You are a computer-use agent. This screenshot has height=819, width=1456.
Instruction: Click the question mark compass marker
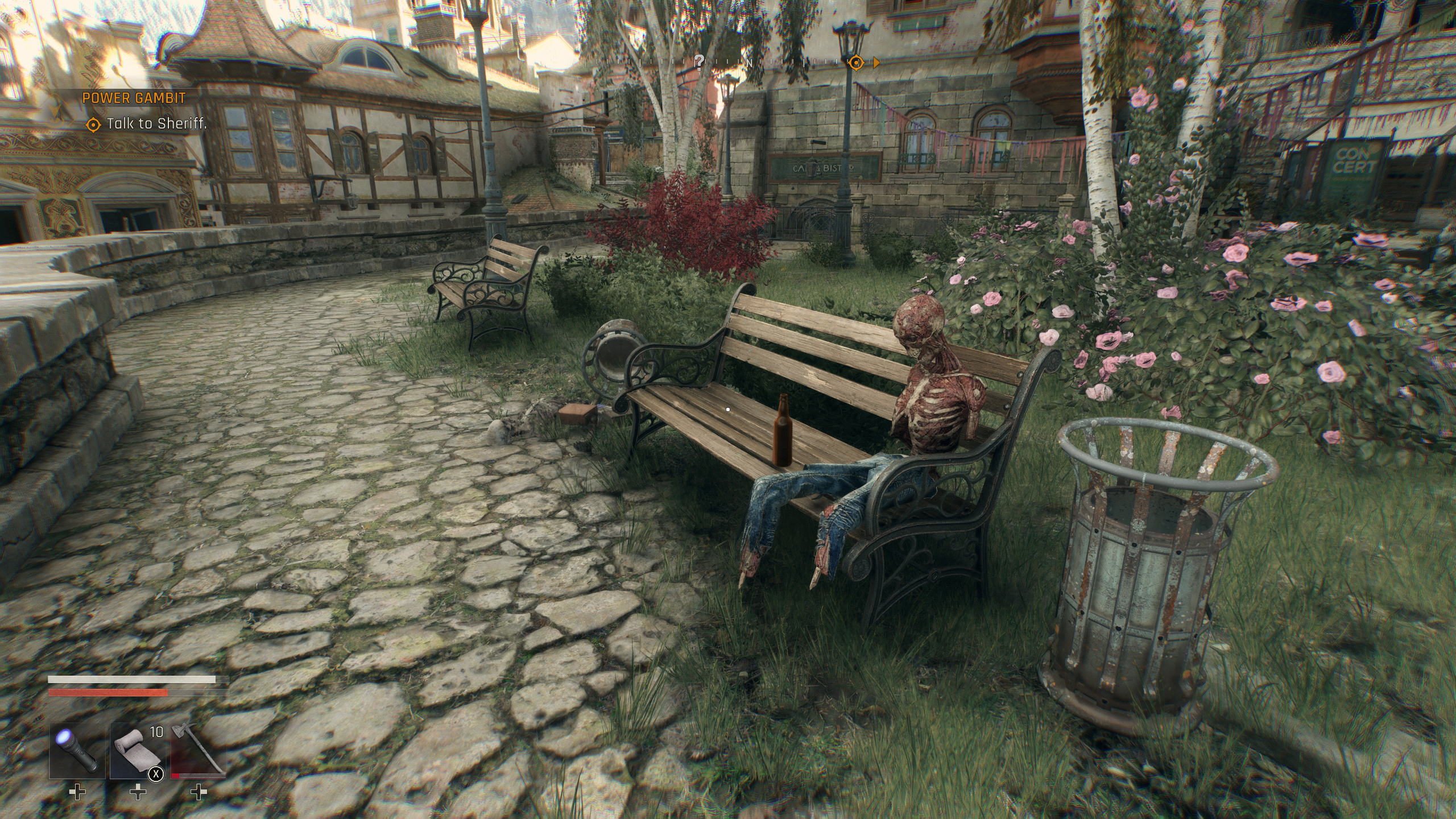(700, 61)
